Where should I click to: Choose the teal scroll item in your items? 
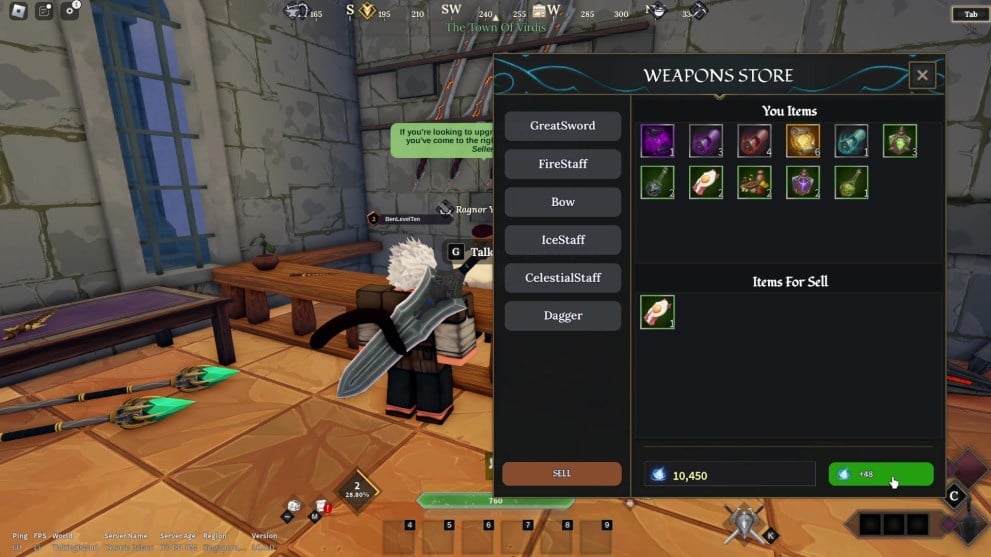pos(851,141)
